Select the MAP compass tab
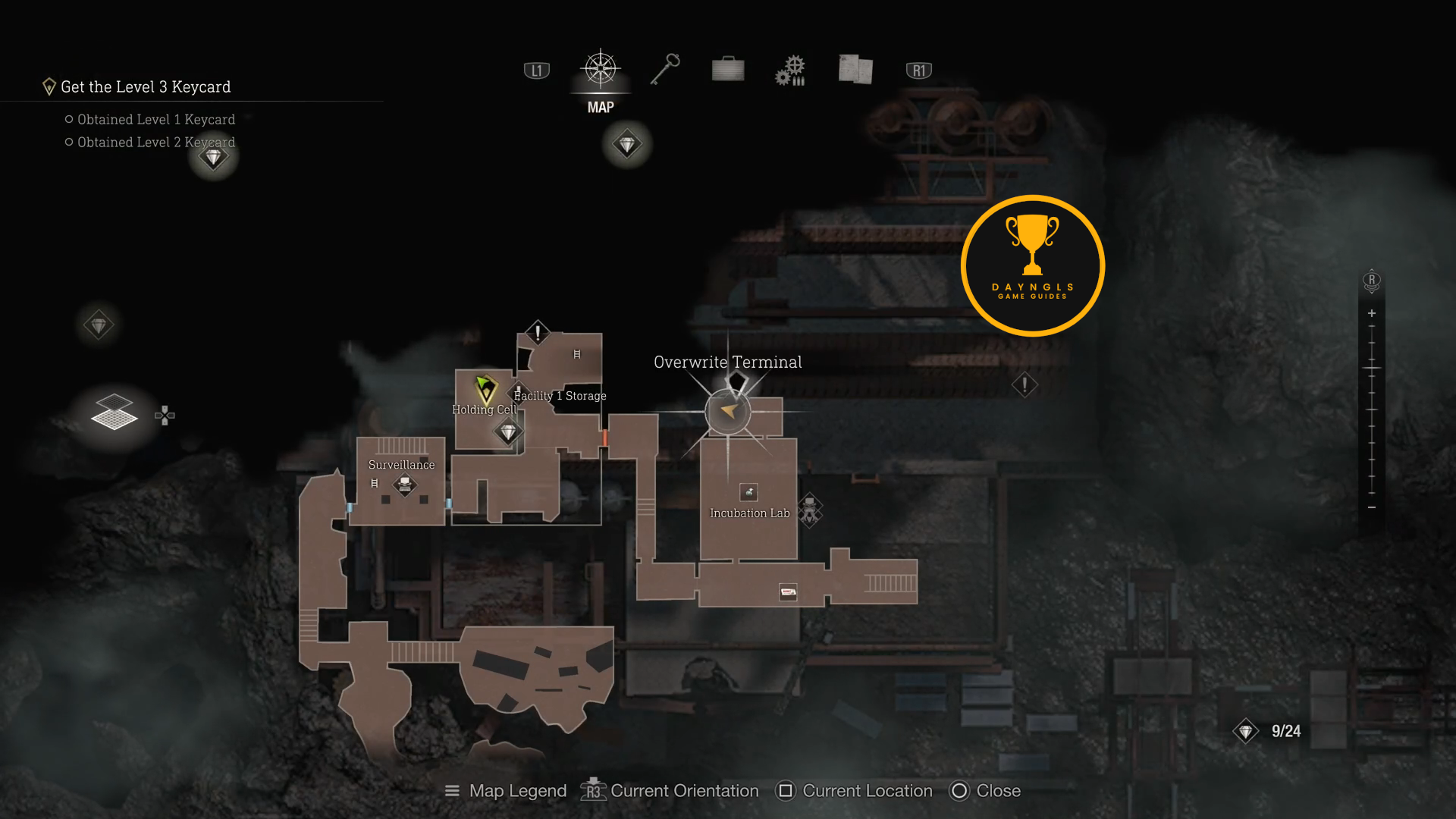 [601, 71]
